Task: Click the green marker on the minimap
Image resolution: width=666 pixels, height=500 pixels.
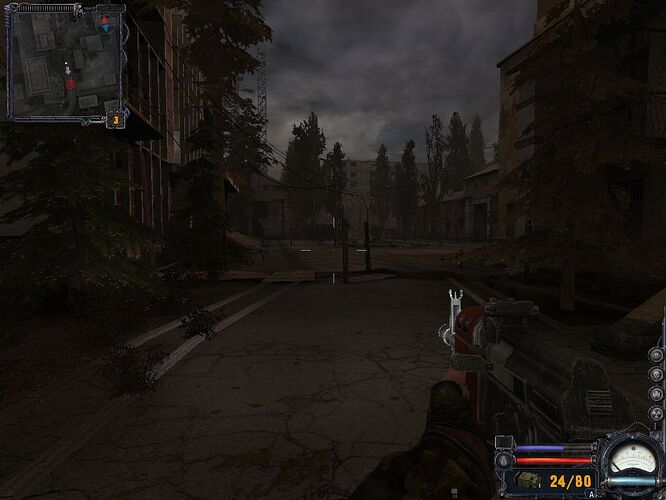Action: [x=63, y=104]
